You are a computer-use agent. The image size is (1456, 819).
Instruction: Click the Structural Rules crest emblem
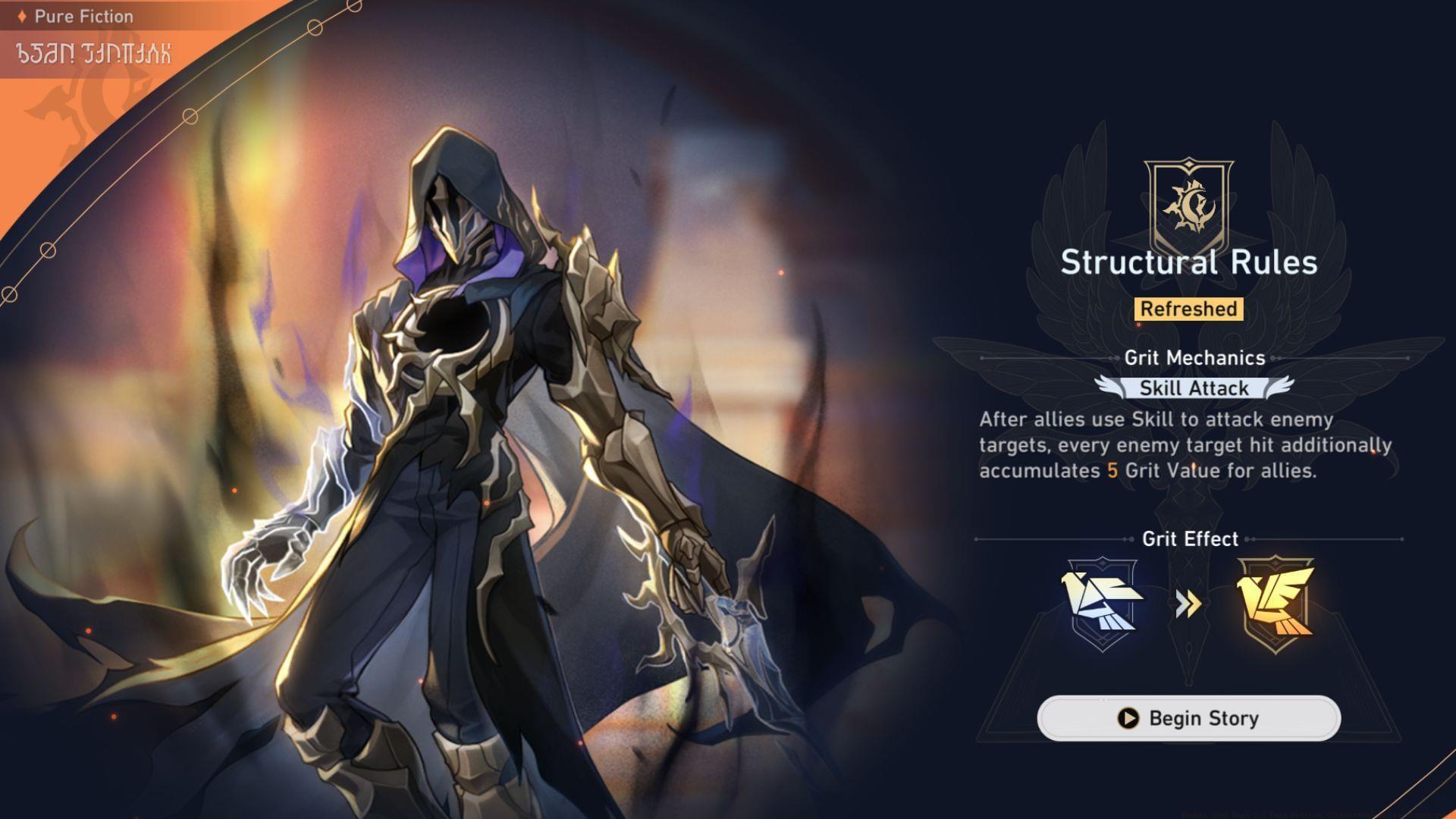pyautogui.click(x=1188, y=201)
